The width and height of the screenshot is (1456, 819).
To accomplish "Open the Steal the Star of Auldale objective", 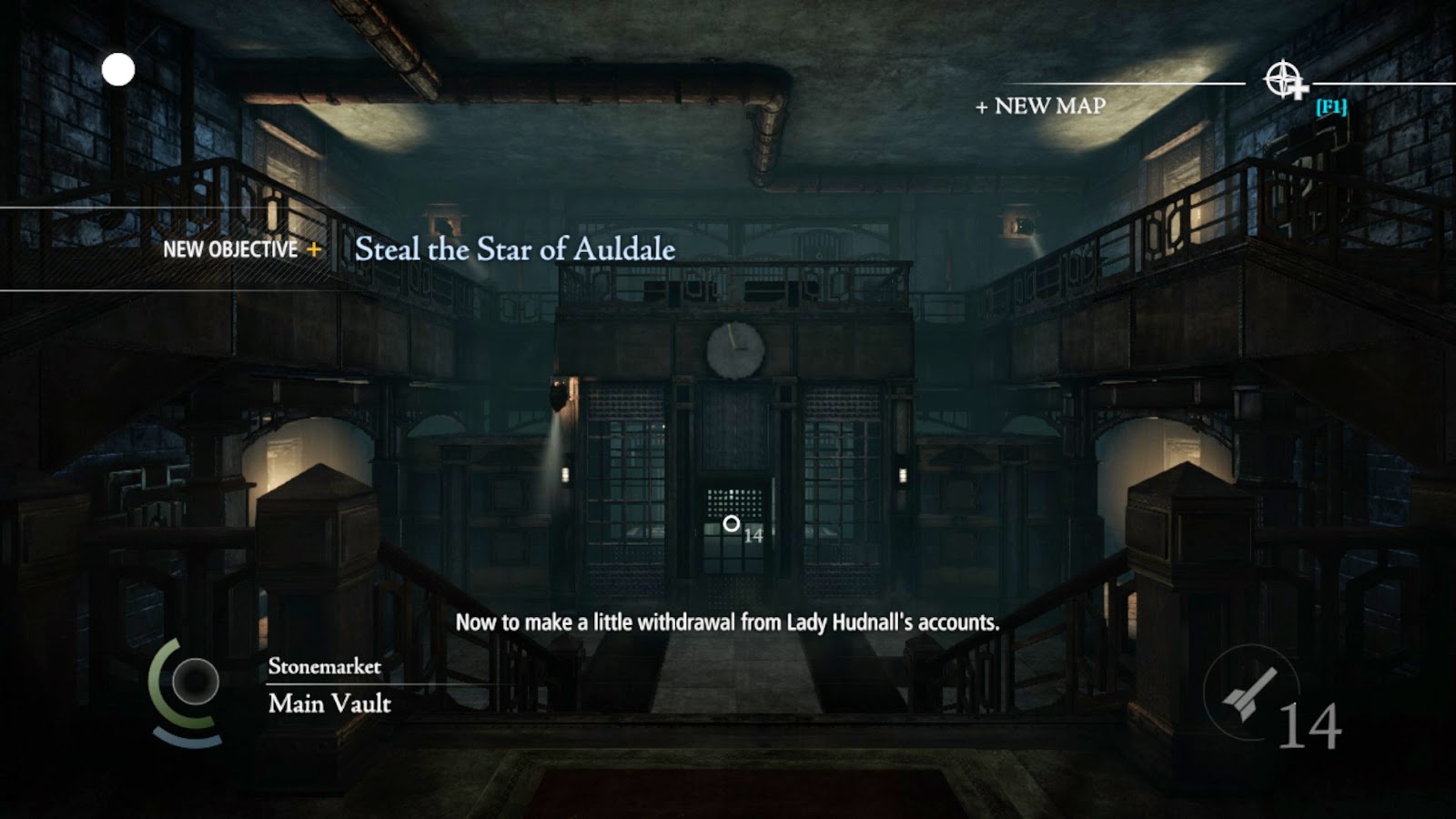I will point(514,249).
